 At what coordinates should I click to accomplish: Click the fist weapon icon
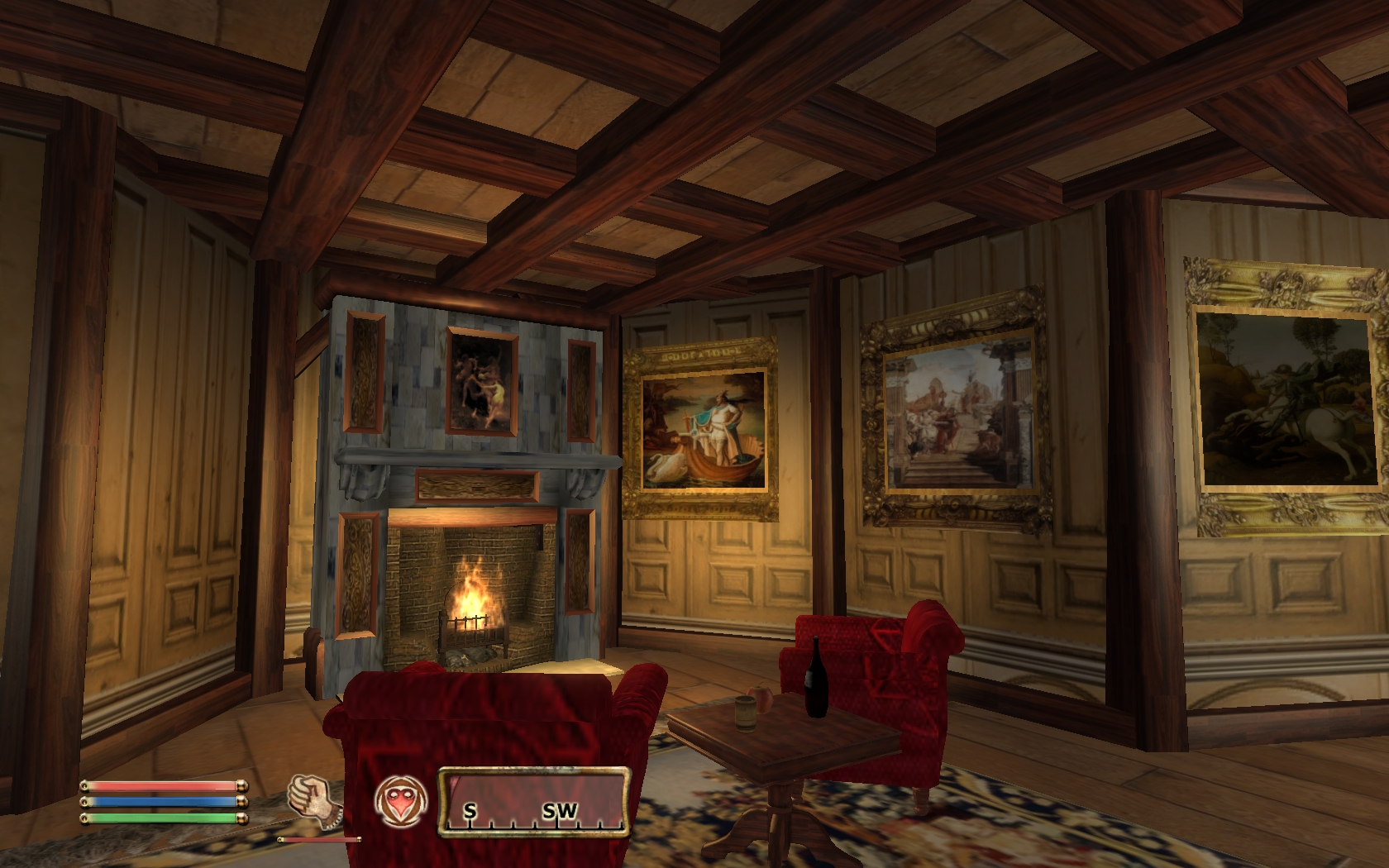coord(311,800)
